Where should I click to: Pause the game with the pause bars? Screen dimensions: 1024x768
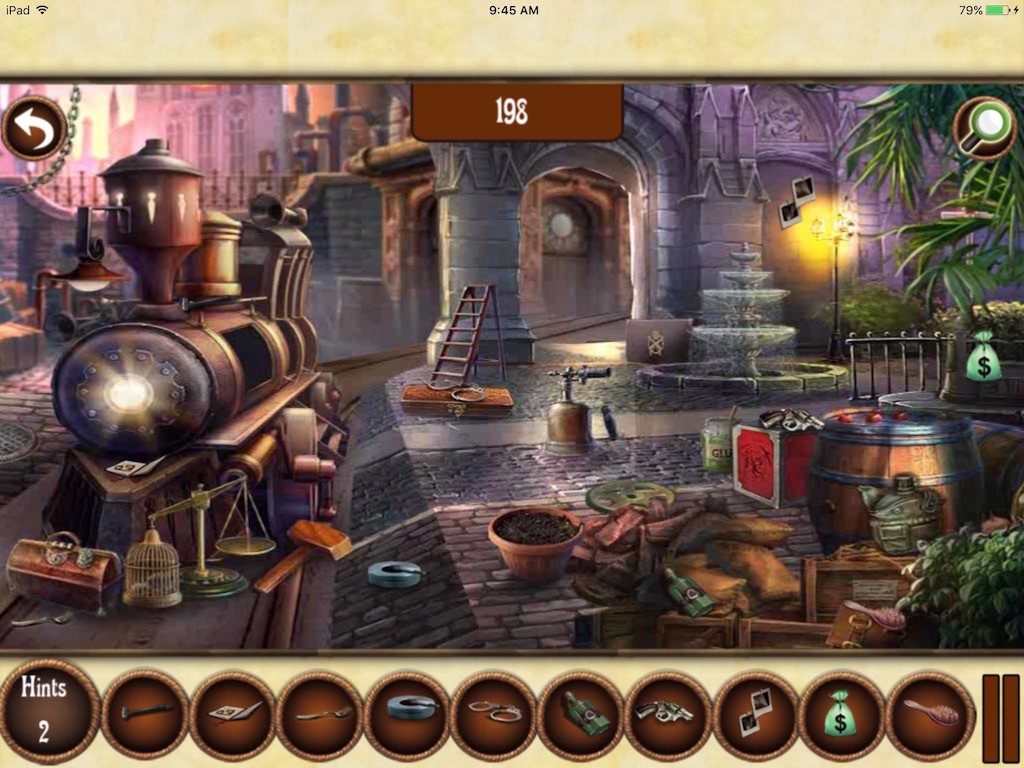pyautogui.click(x=1000, y=718)
